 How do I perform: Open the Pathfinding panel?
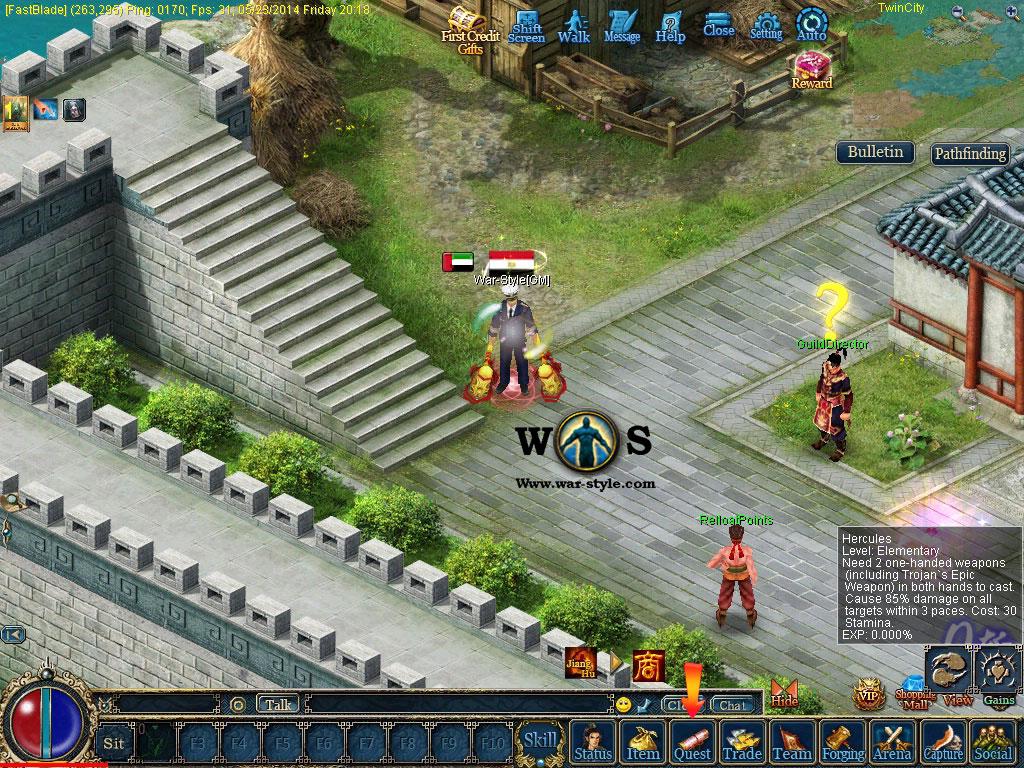(x=969, y=154)
